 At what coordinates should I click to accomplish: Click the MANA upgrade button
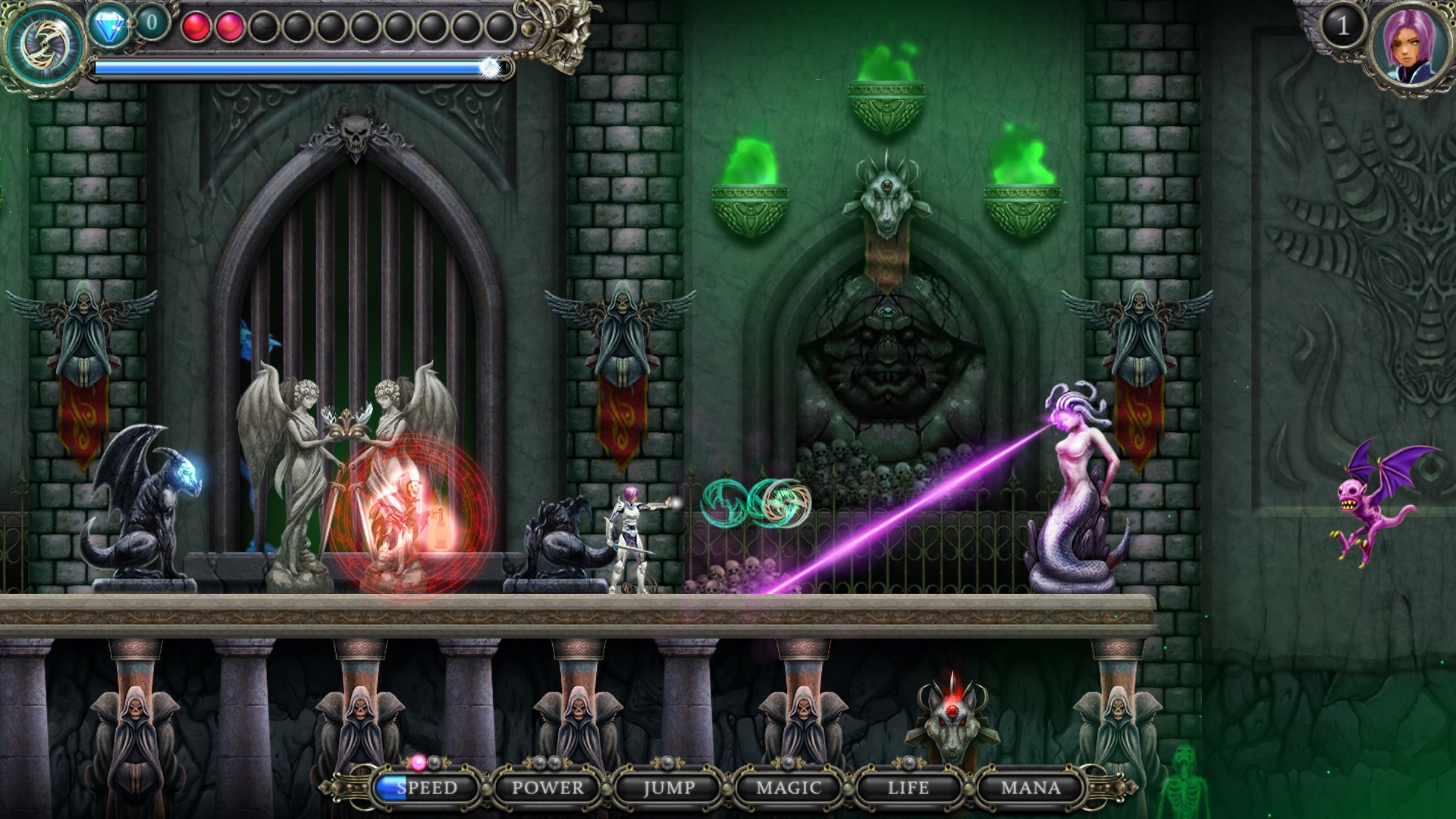tap(1031, 788)
